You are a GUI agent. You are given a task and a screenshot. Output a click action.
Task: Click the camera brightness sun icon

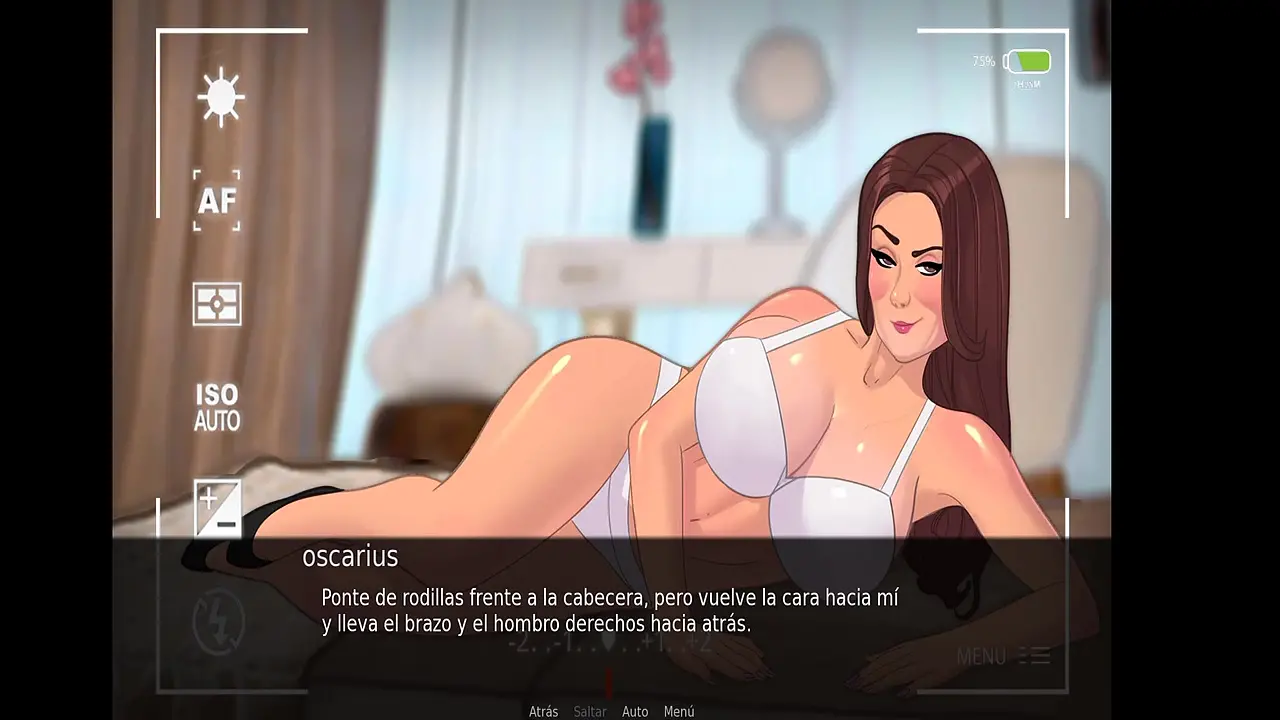tap(220, 97)
